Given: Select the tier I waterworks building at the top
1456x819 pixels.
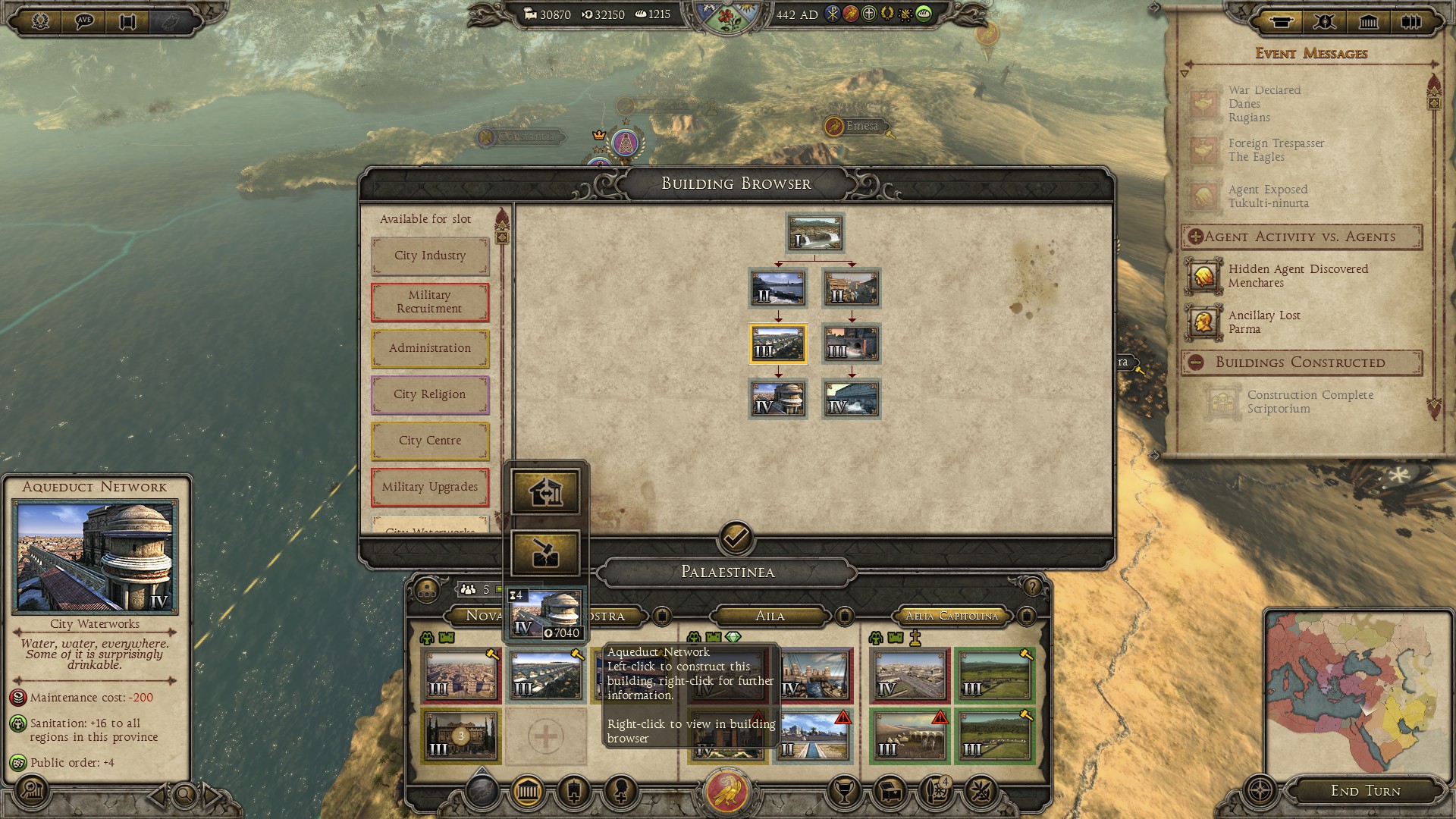Looking at the screenshot, I should coord(814,233).
